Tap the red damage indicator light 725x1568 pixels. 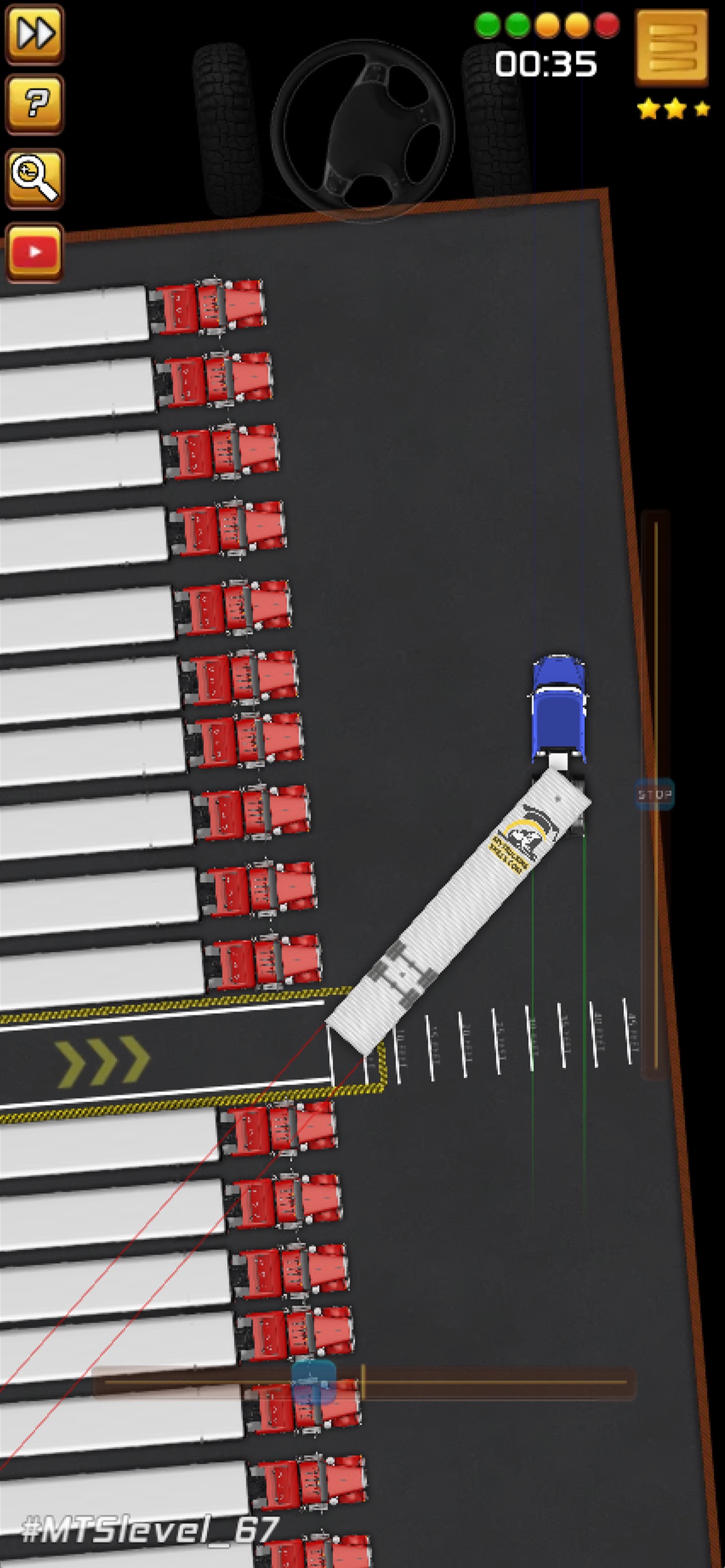(x=605, y=24)
